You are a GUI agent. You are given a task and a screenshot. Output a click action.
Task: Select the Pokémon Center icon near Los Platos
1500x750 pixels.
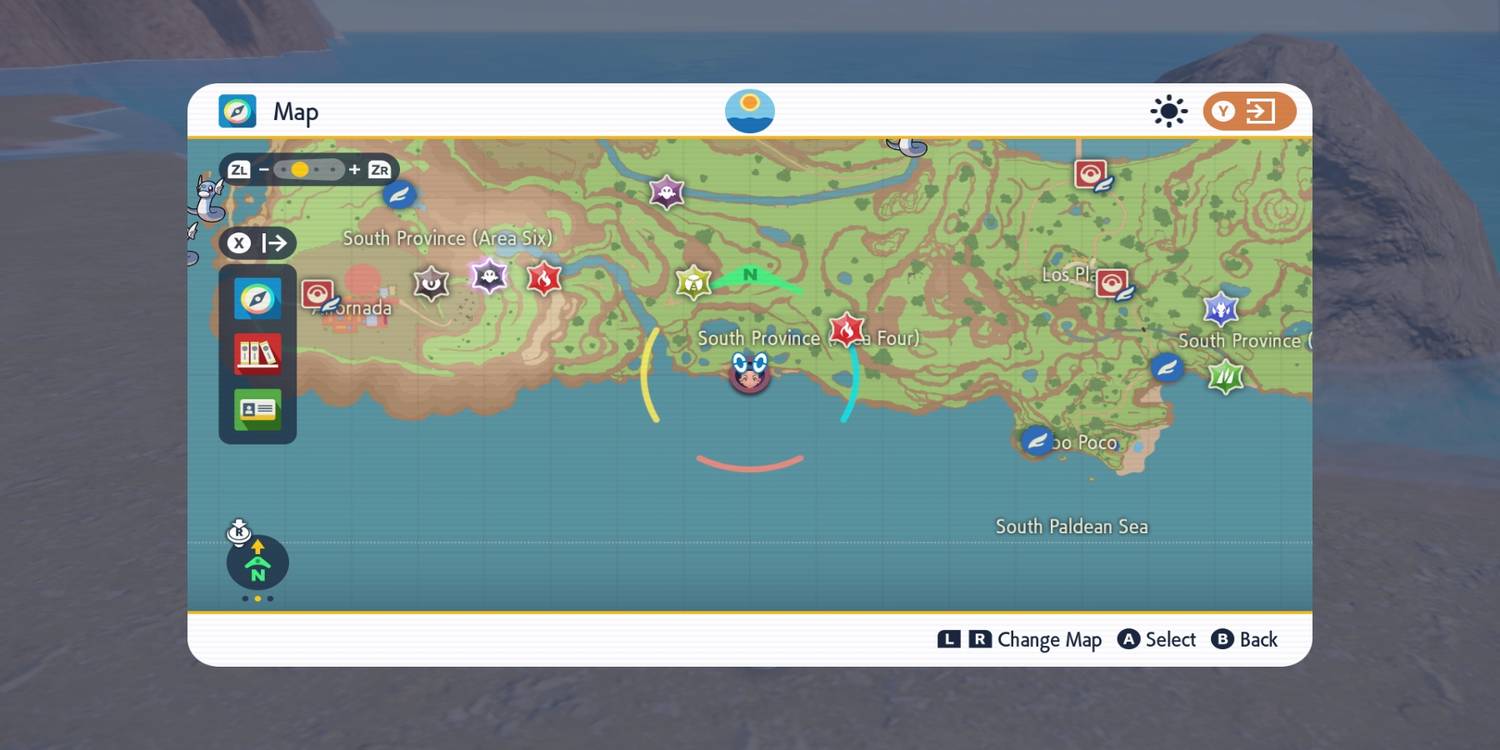point(1113,282)
